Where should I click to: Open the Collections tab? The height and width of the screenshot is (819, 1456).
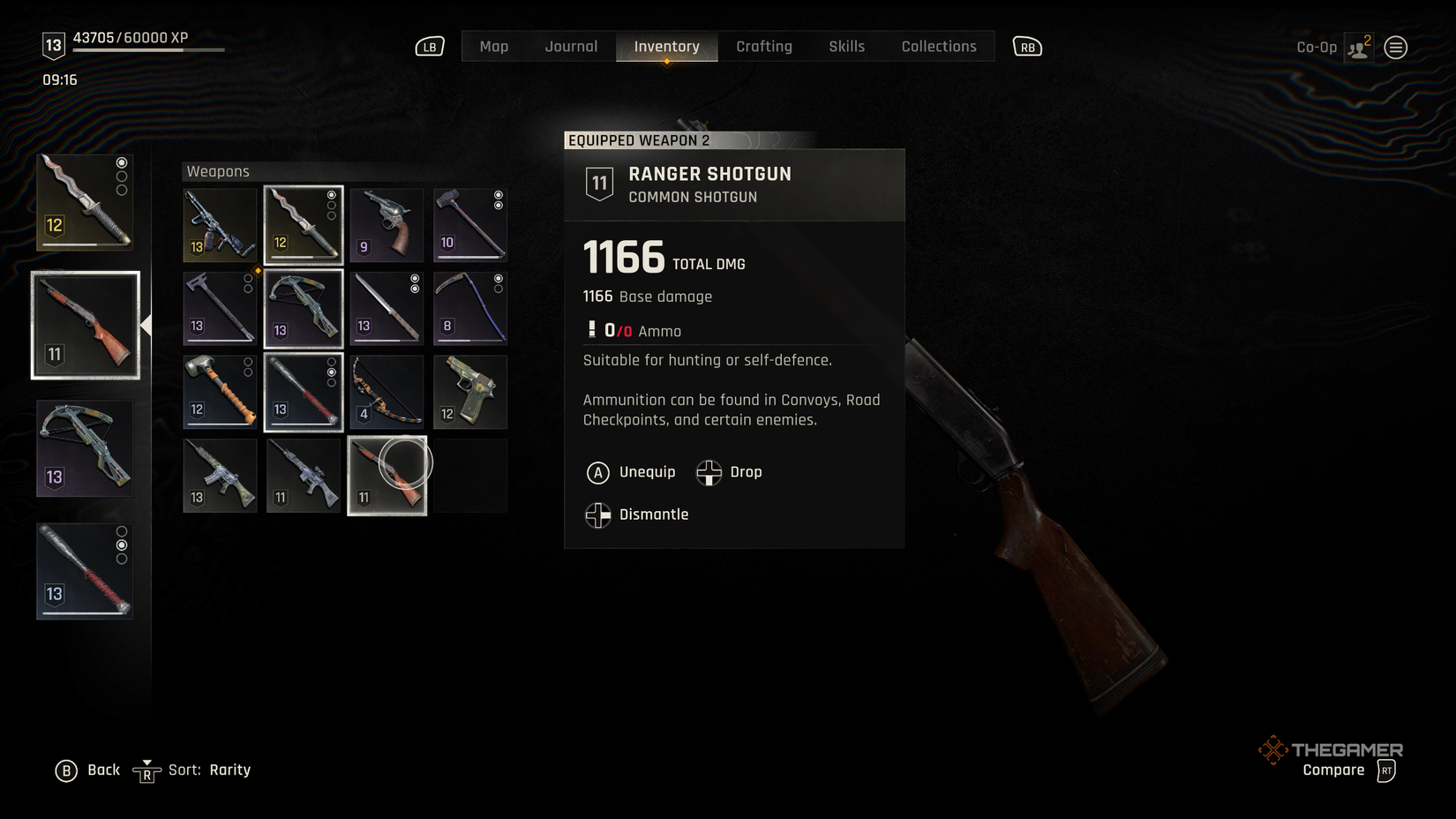click(938, 46)
